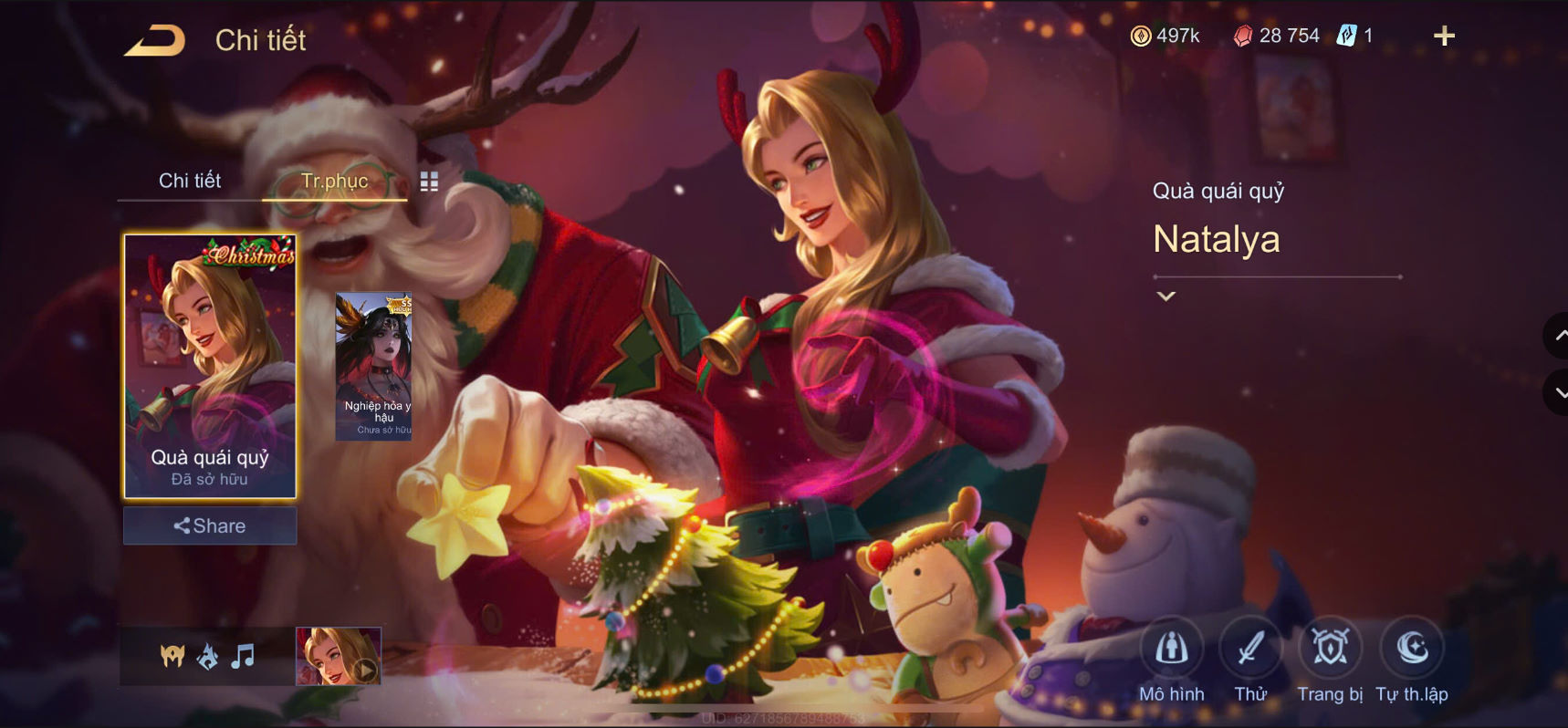The width and height of the screenshot is (1568, 728).
Task: Expand the Natalya skin list chevron
Action: coord(1165,296)
